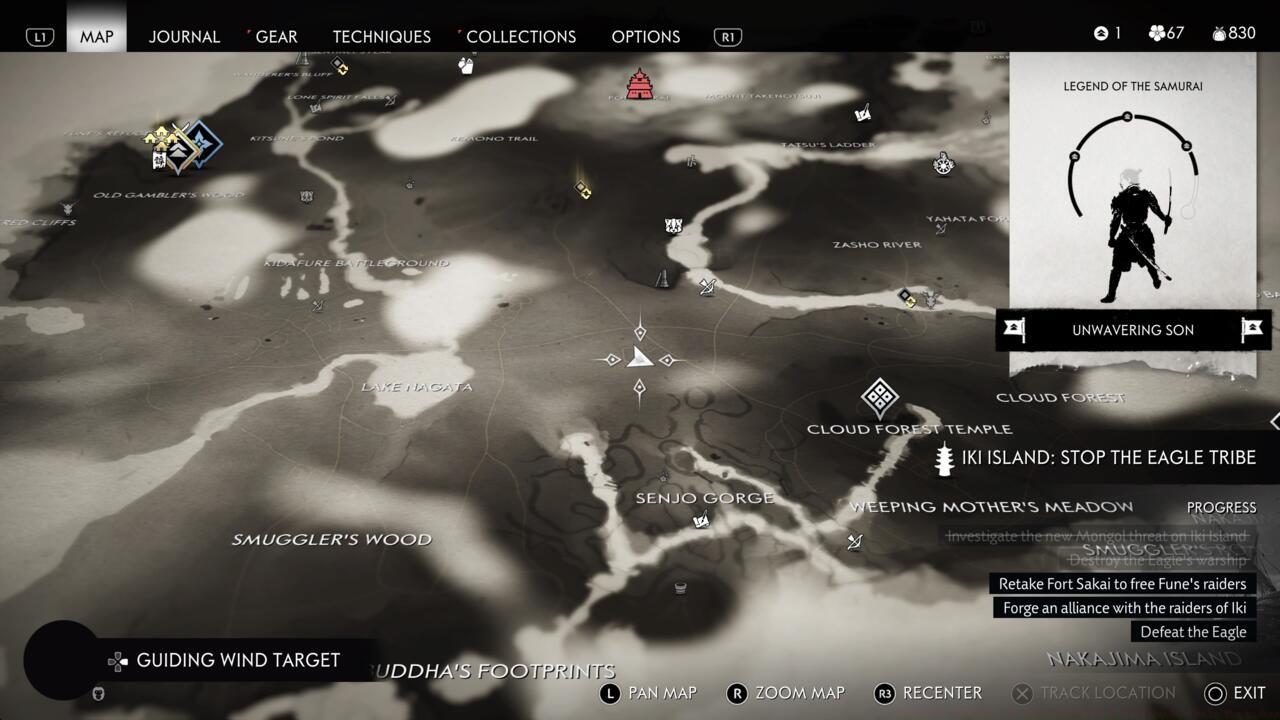This screenshot has width=1280, height=720.
Task: Select the Forge an alliance objective
Action: (1124, 608)
